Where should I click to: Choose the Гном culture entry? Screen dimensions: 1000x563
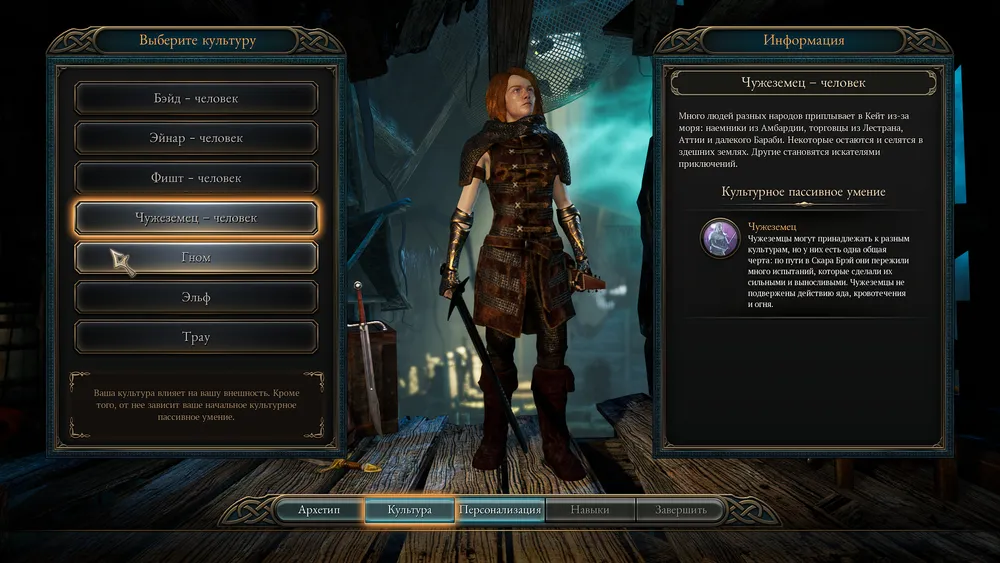(196, 258)
